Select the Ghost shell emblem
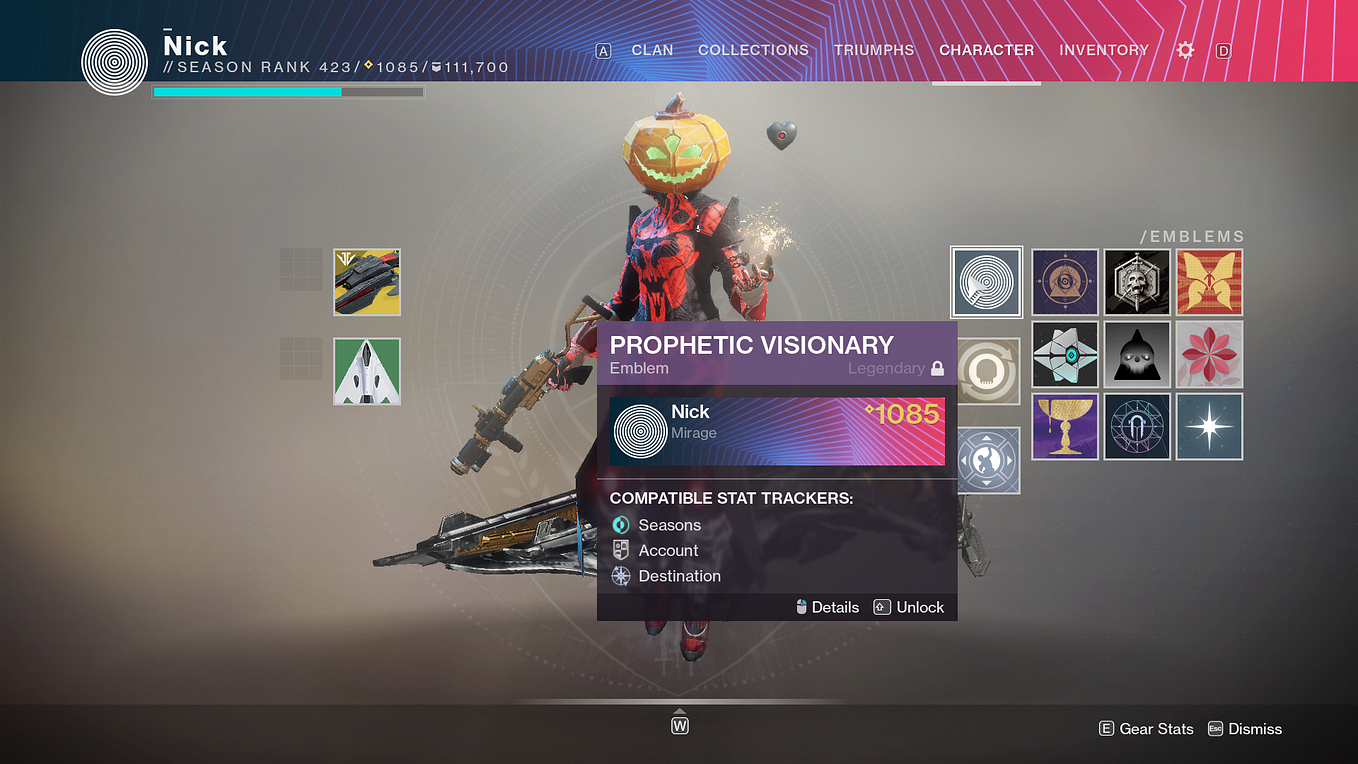Screen dimensions: 1358x764 [1065, 354]
